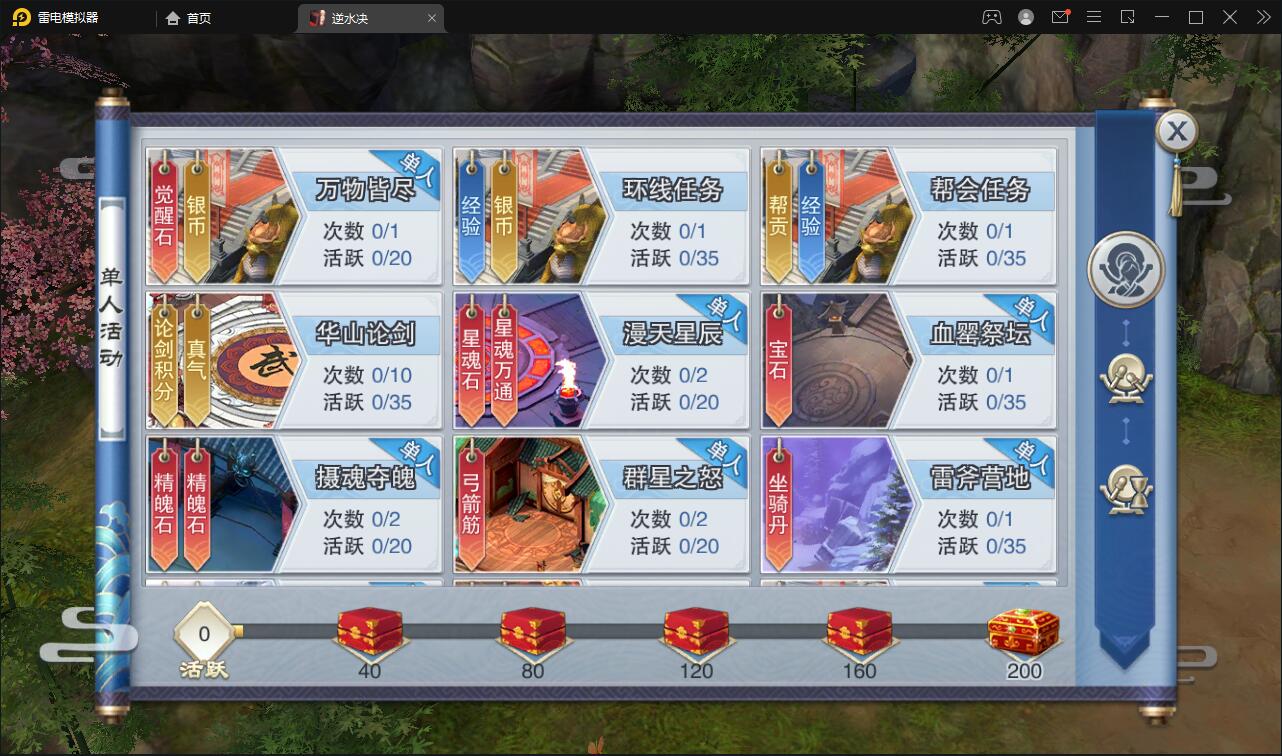Claim the 160 activity reward chest

[859, 632]
